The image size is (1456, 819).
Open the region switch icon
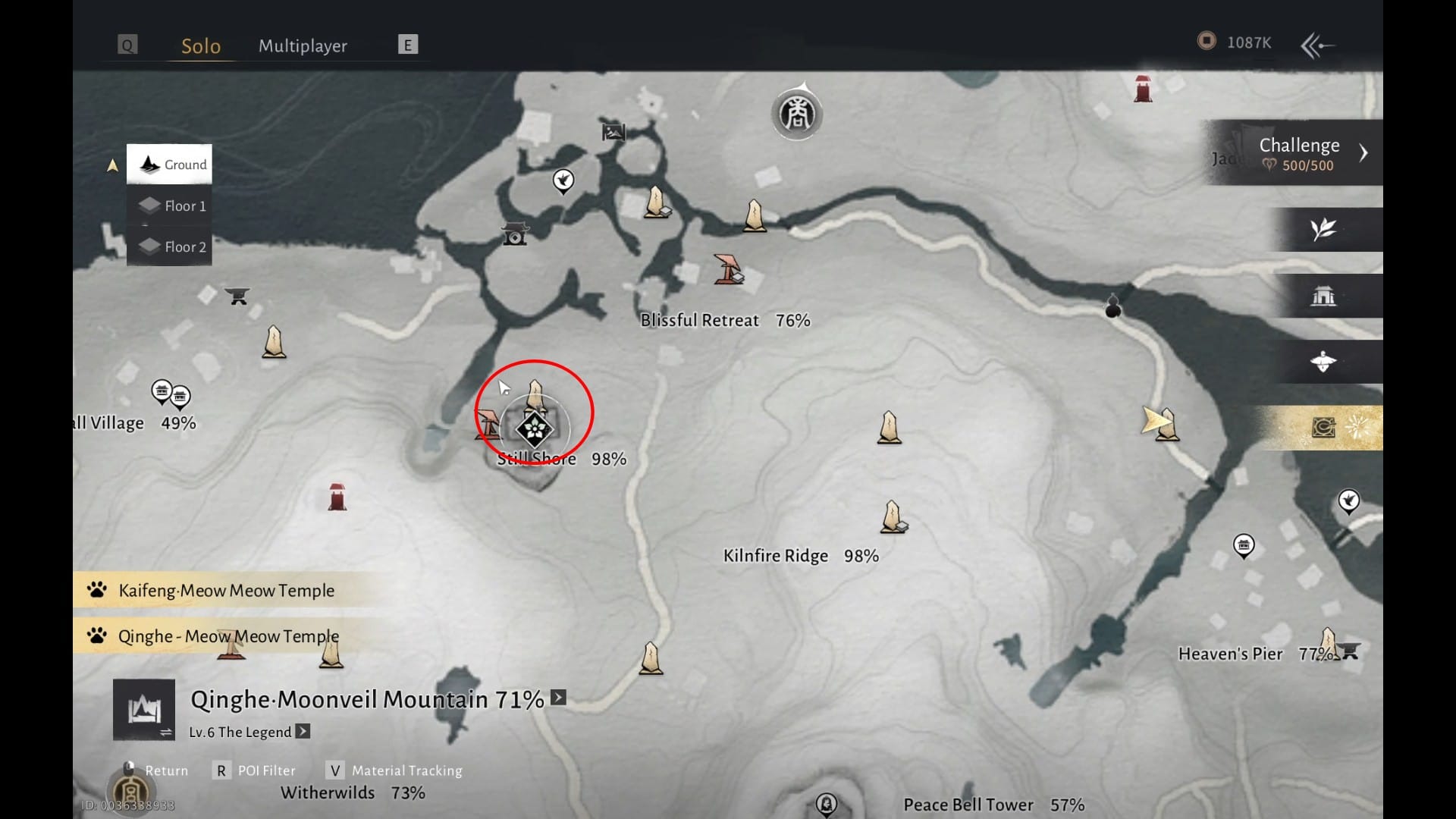pos(144,711)
